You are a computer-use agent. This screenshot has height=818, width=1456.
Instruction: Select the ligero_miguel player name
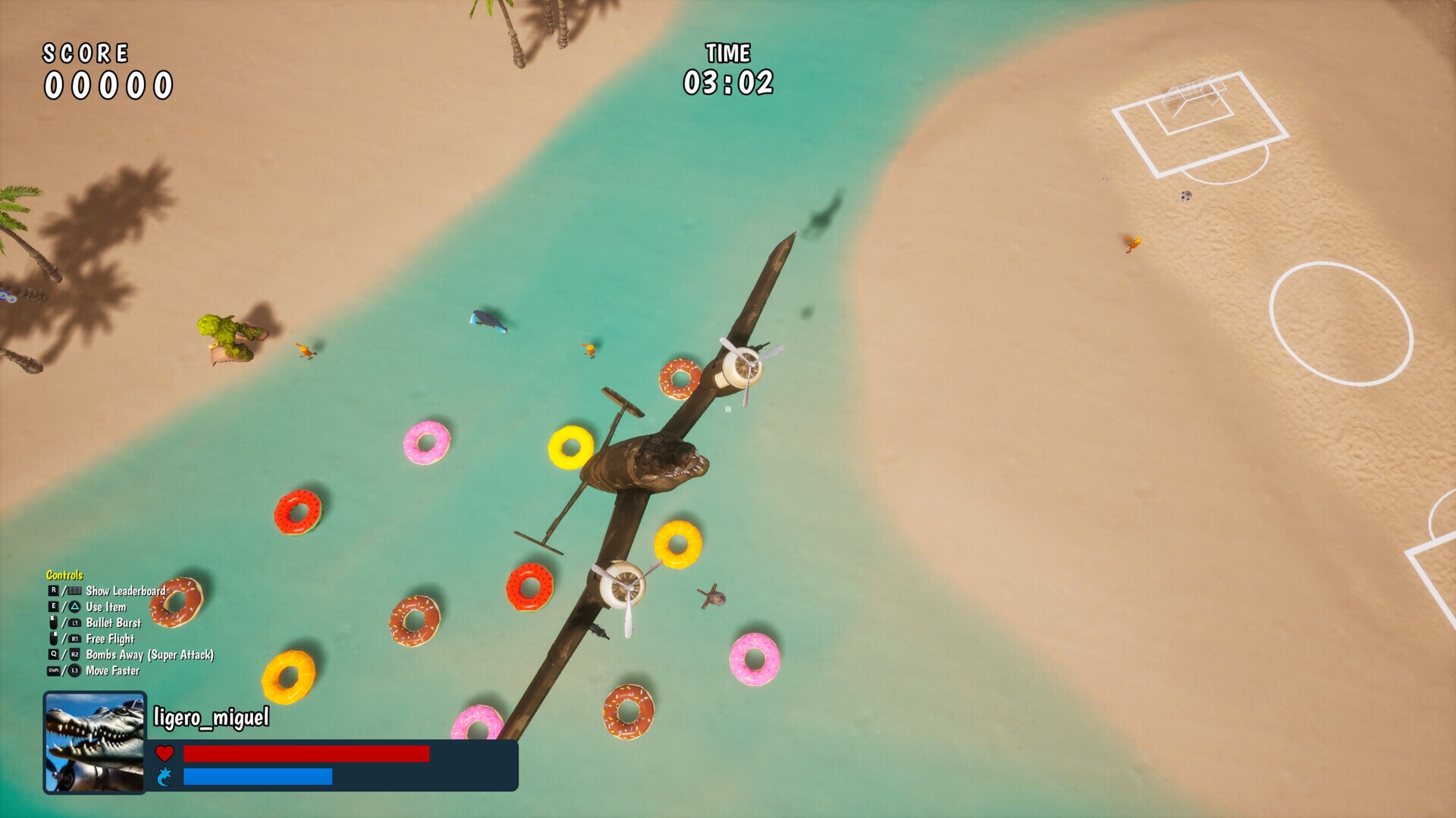coord(211,717)
